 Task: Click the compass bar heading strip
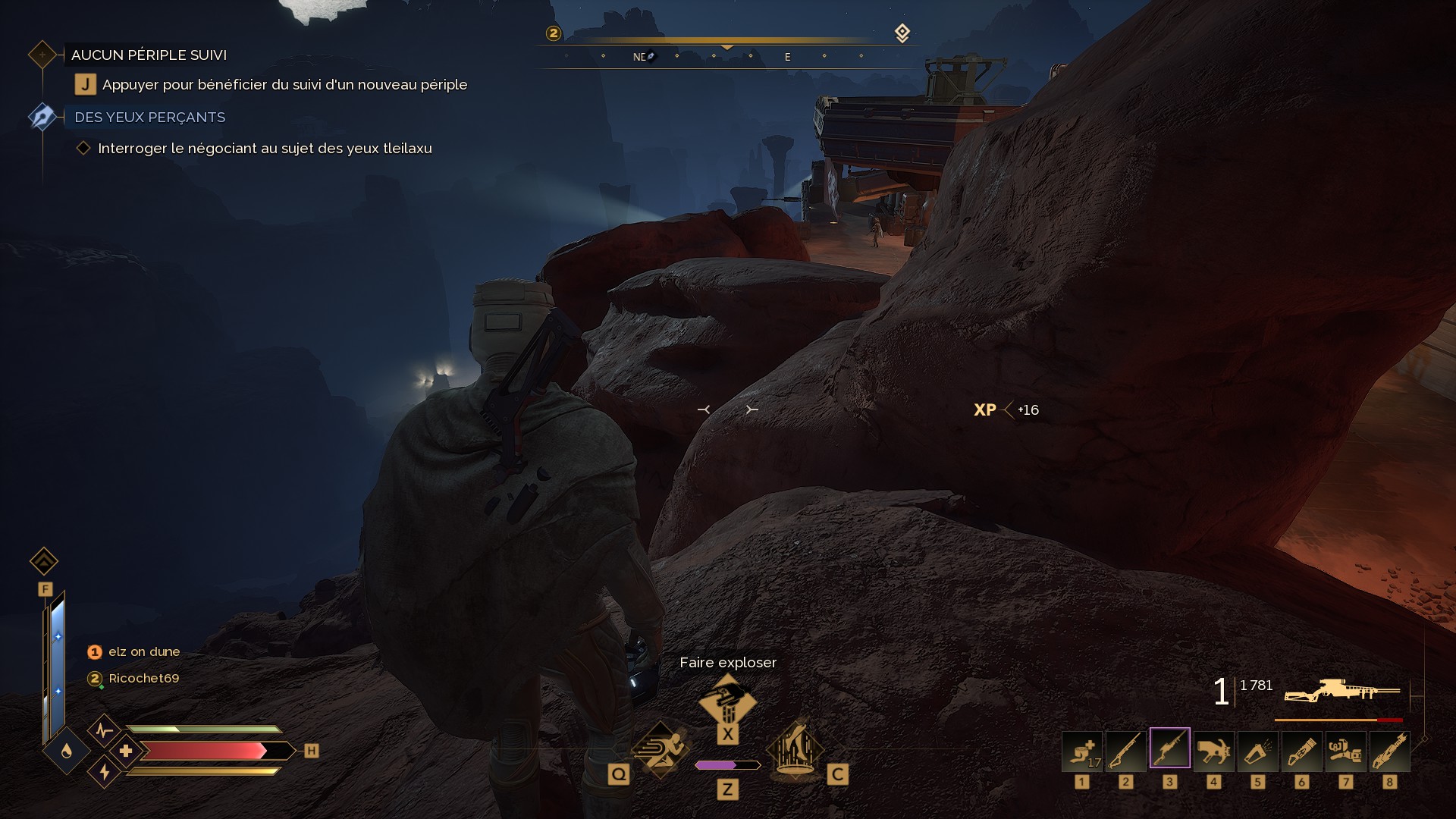point(727,56)
